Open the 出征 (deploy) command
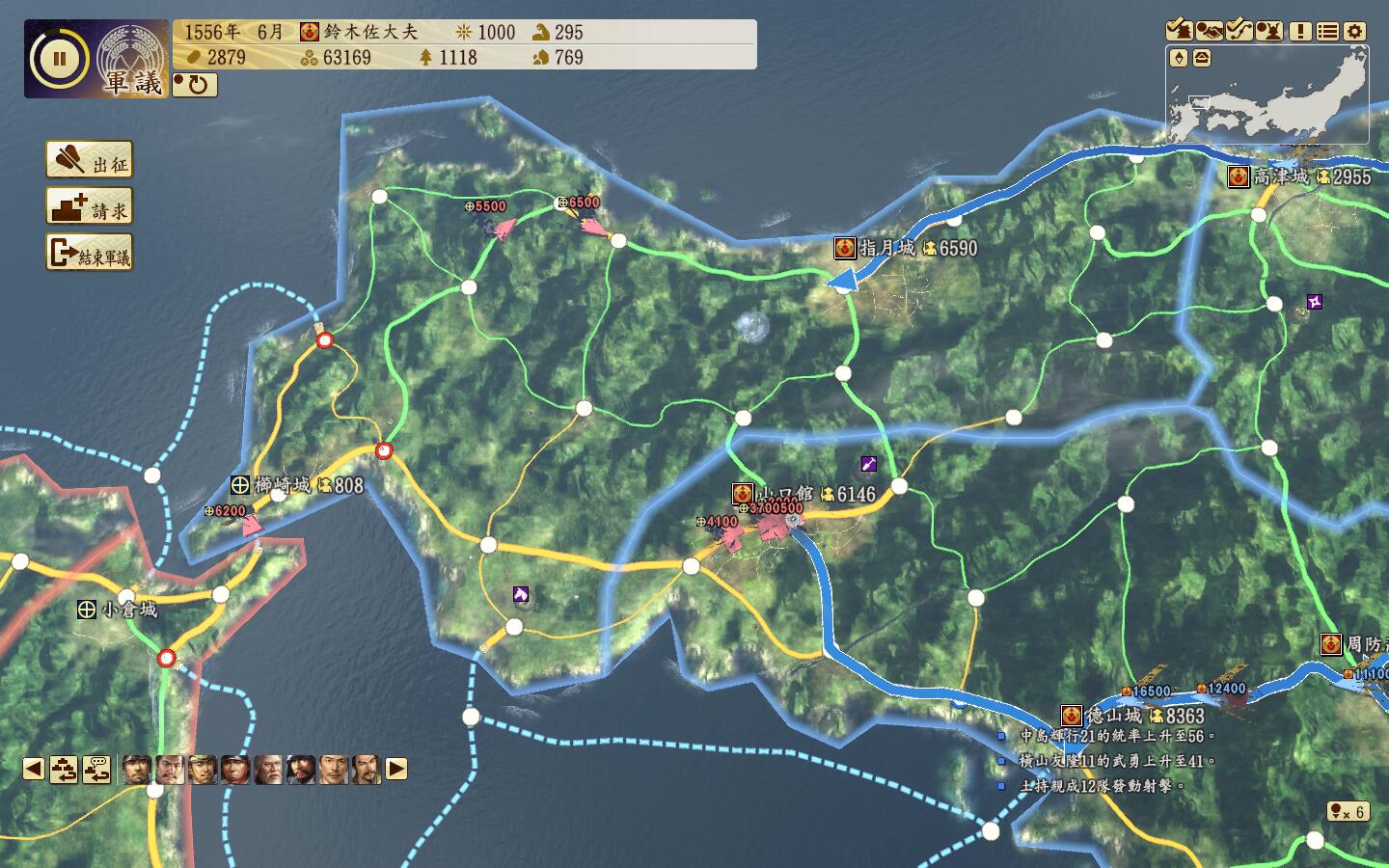This screenshot has height=868, width=1389. click(90, 160)
